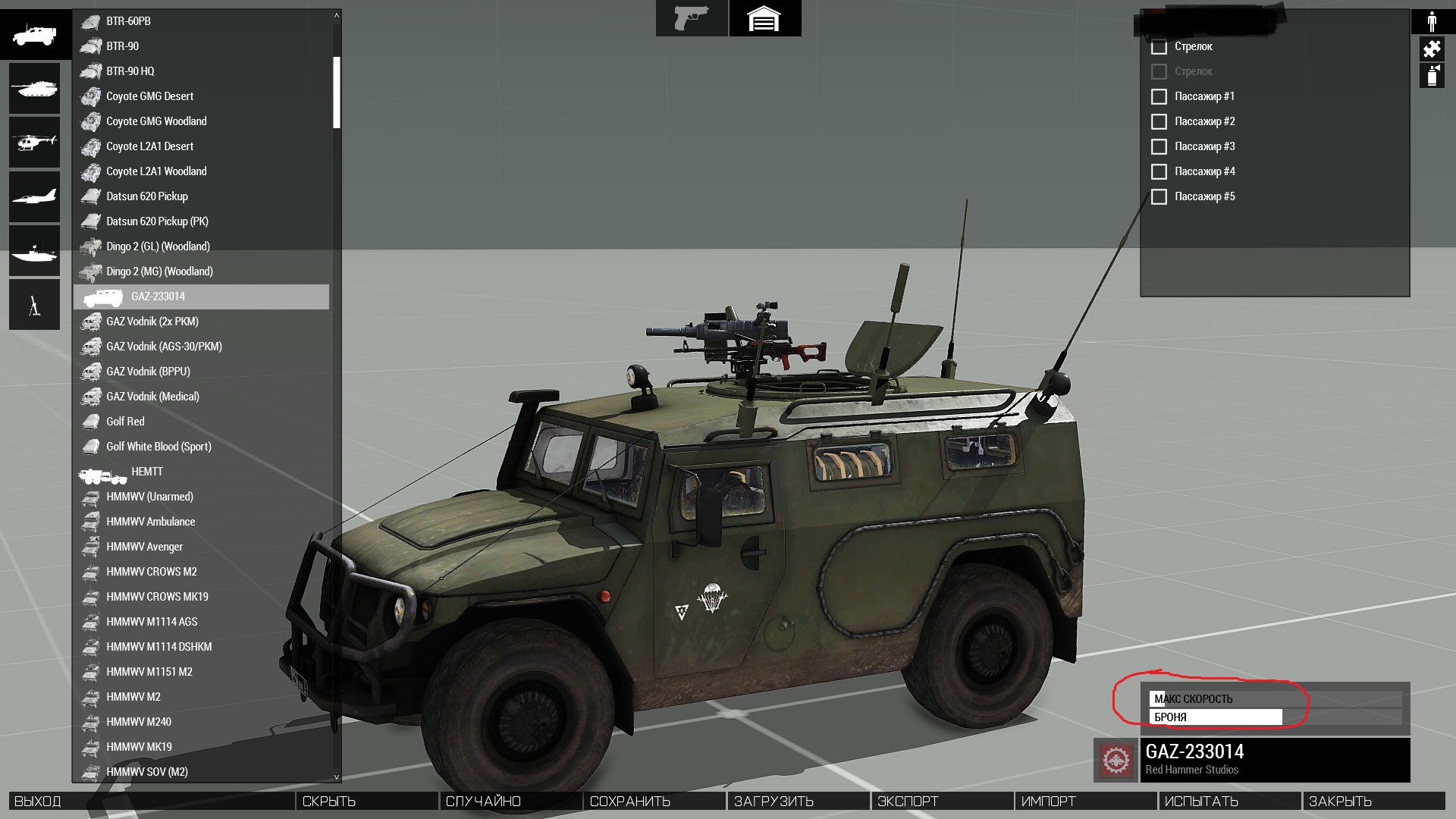Select Golf Red from the list
The image size is (1456, 819).
tap(125, 422)
